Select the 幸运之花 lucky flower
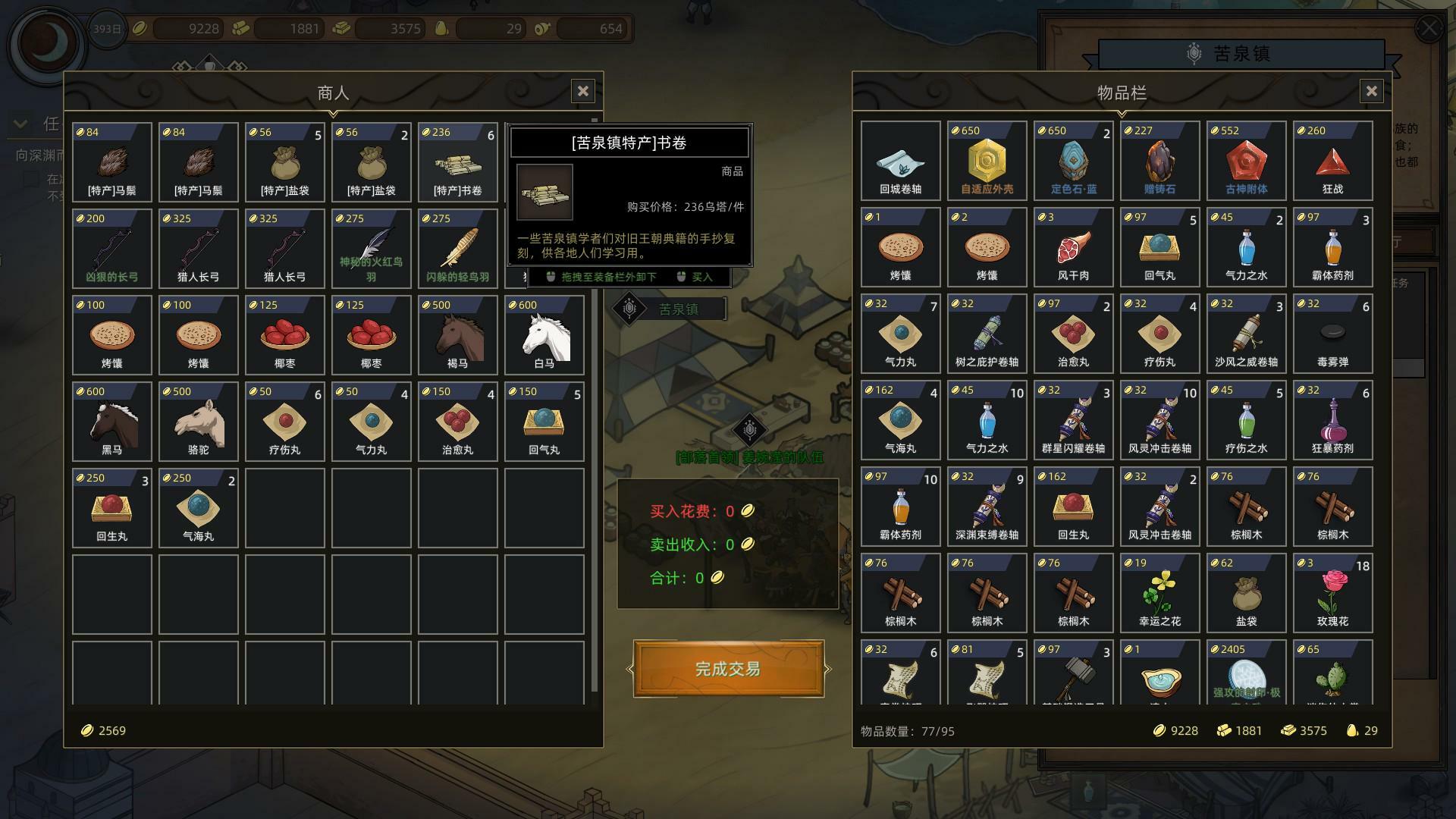This screenshot has height=819, width=1456. pos(1159,593)
